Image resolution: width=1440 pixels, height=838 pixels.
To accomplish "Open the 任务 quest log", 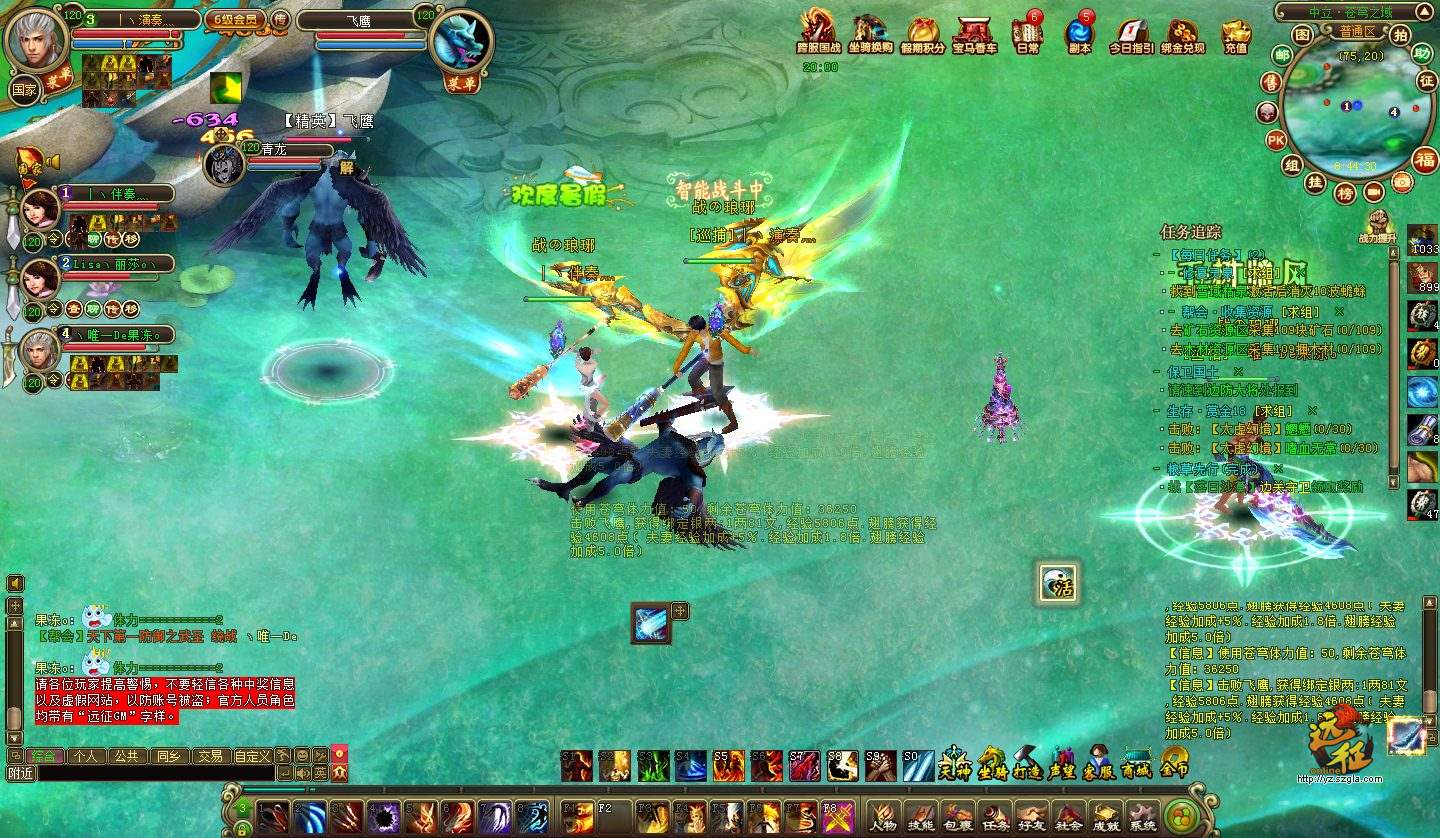I will click(995, 816).
